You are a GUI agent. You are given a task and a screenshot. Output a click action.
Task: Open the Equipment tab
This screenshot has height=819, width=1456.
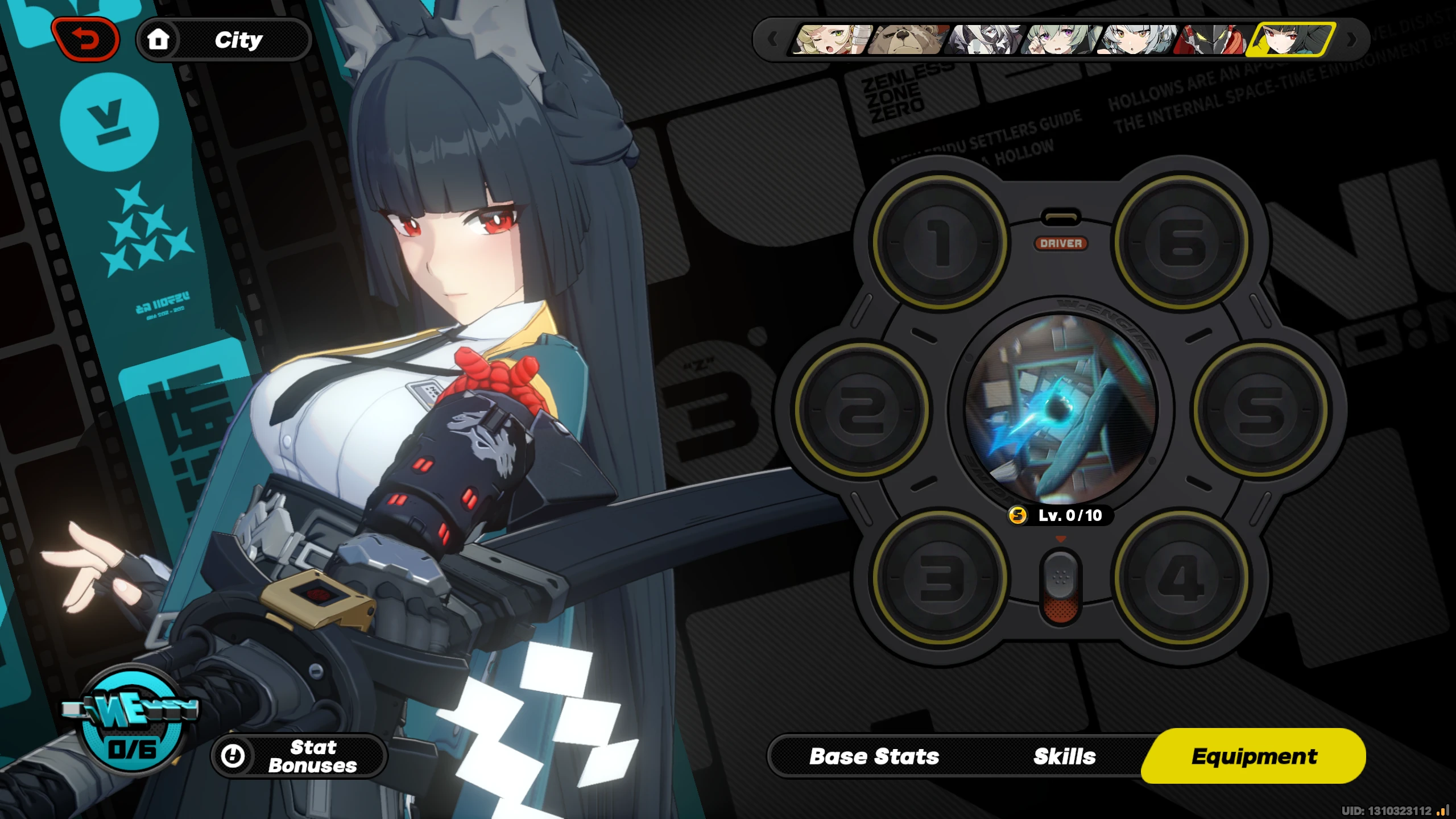(1254, 755)
